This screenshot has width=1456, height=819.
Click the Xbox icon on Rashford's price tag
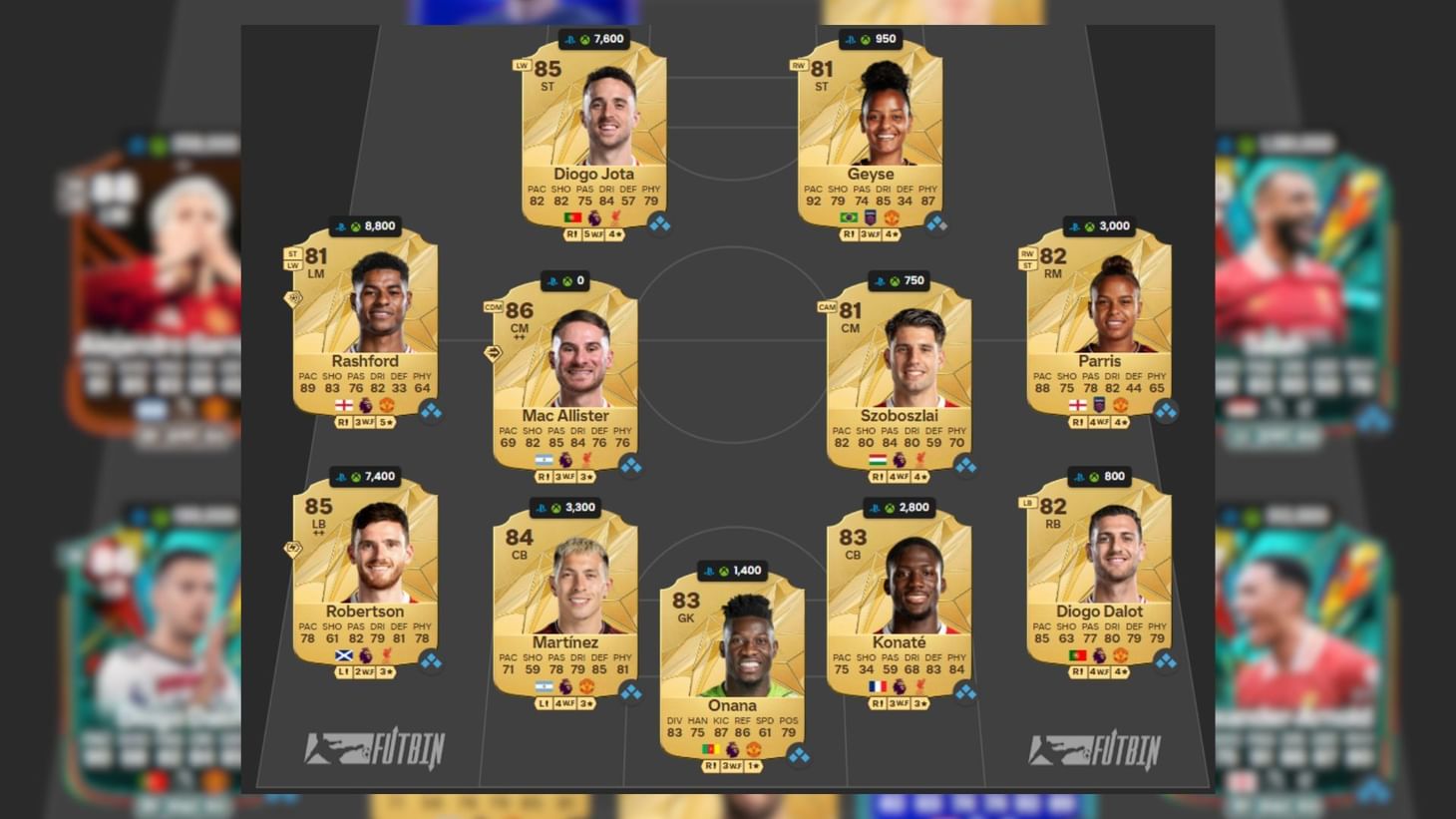(x=355, y=225)
